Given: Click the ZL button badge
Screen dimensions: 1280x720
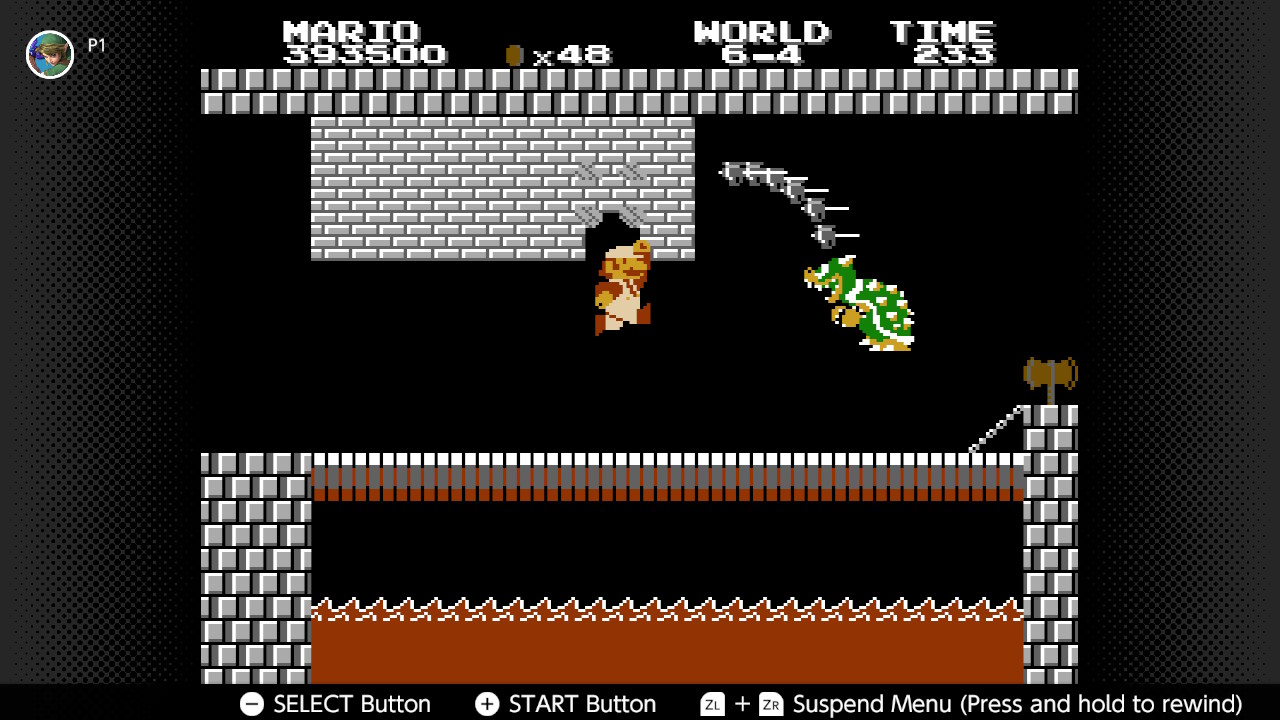Looking at the screenshot, I should [x=712, y=704].
